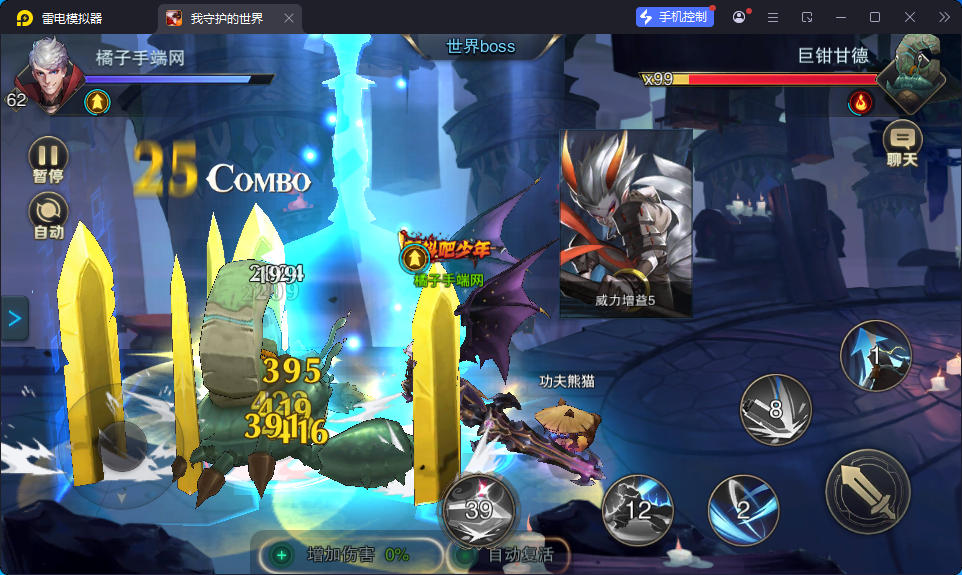
Task: Use the skill showing cooldown 12
Action: click(638, 510)
